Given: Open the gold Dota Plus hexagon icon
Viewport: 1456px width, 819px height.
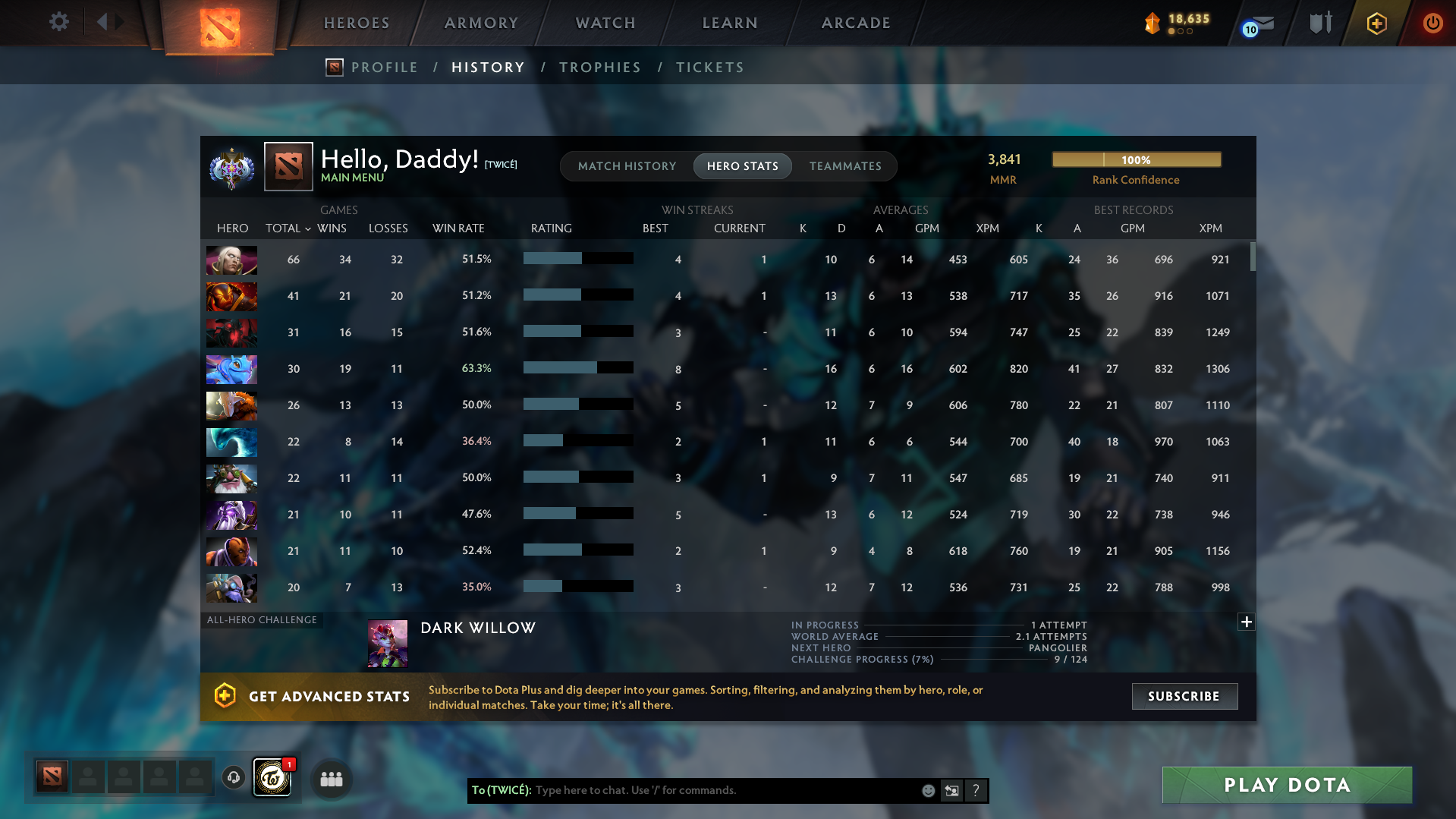Looking at the screenshot, I should (x=1376, y=24).
